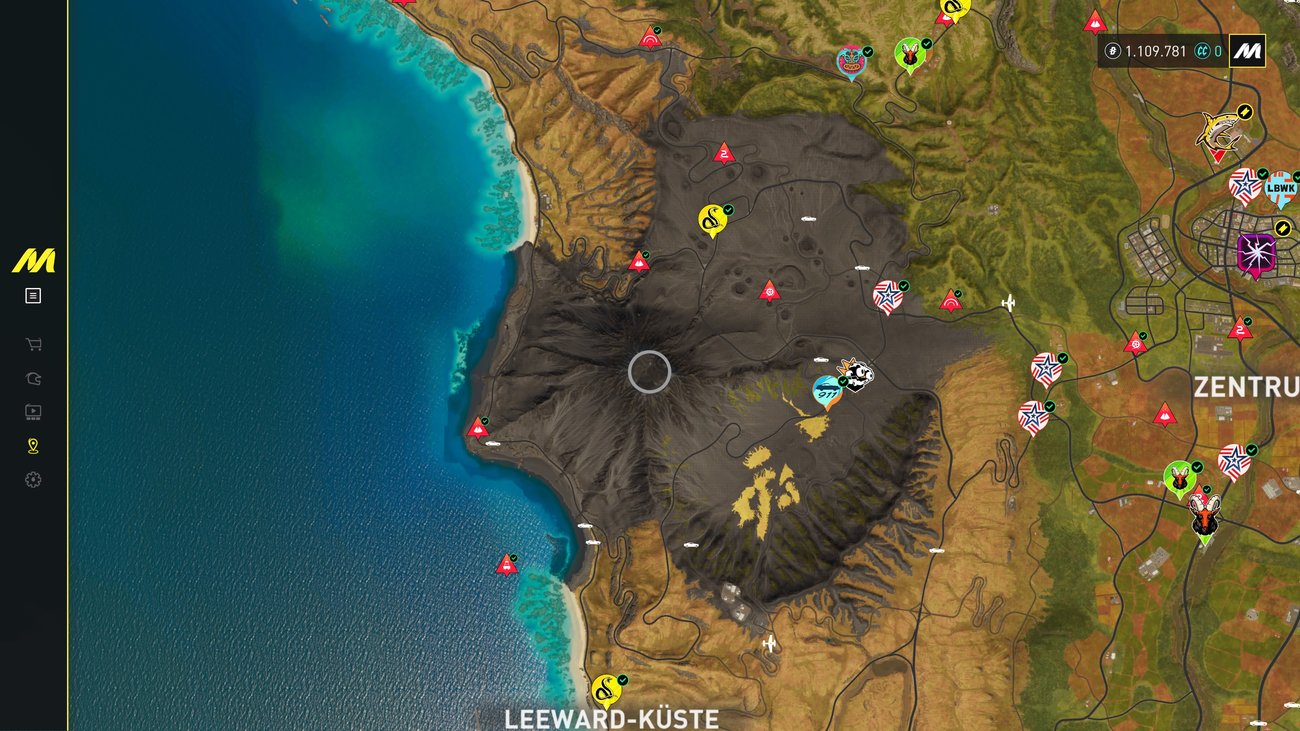Open the shop cart icon in the sidebar

[33, 345]
